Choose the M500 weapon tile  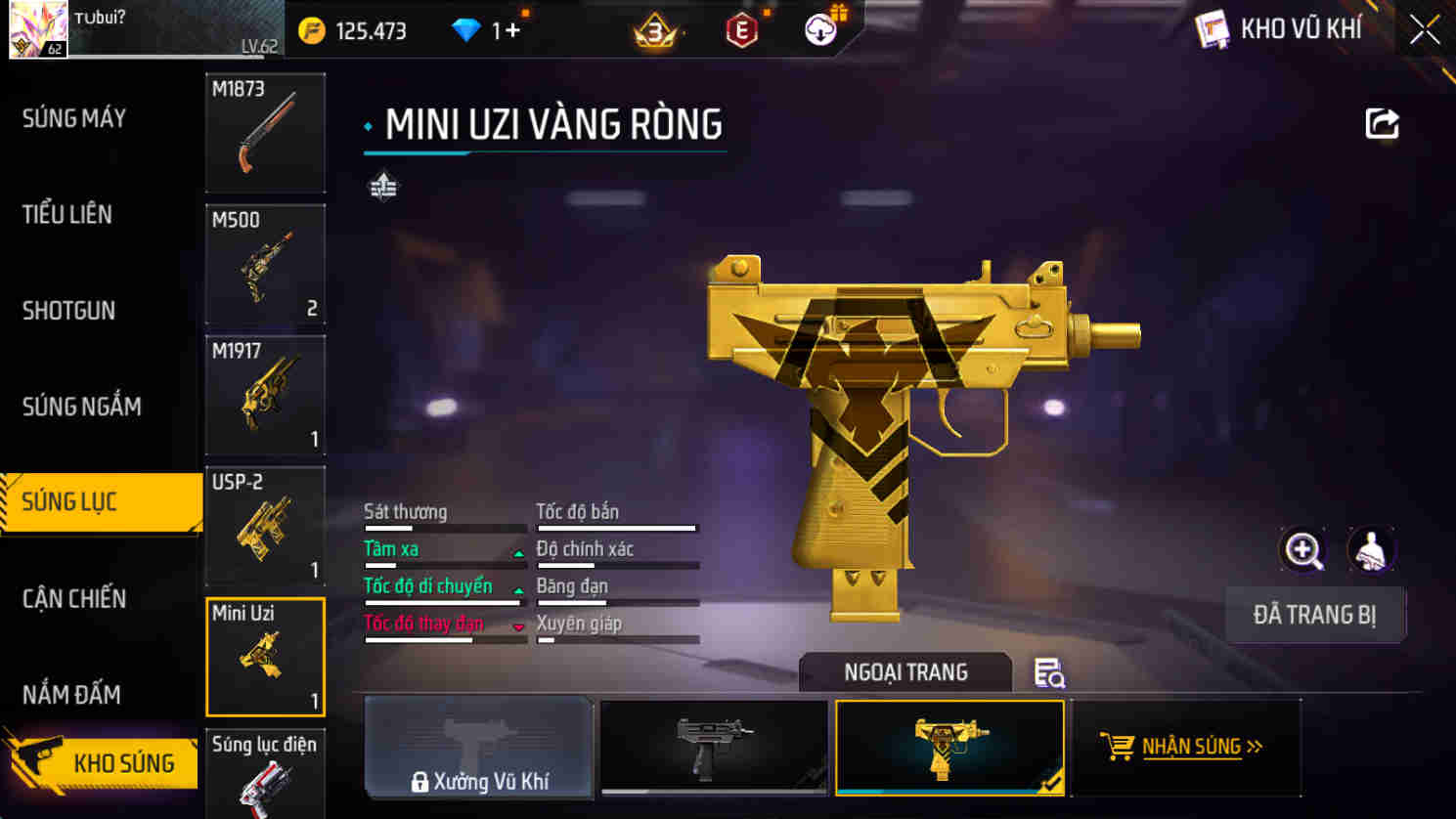coord(265,264)
